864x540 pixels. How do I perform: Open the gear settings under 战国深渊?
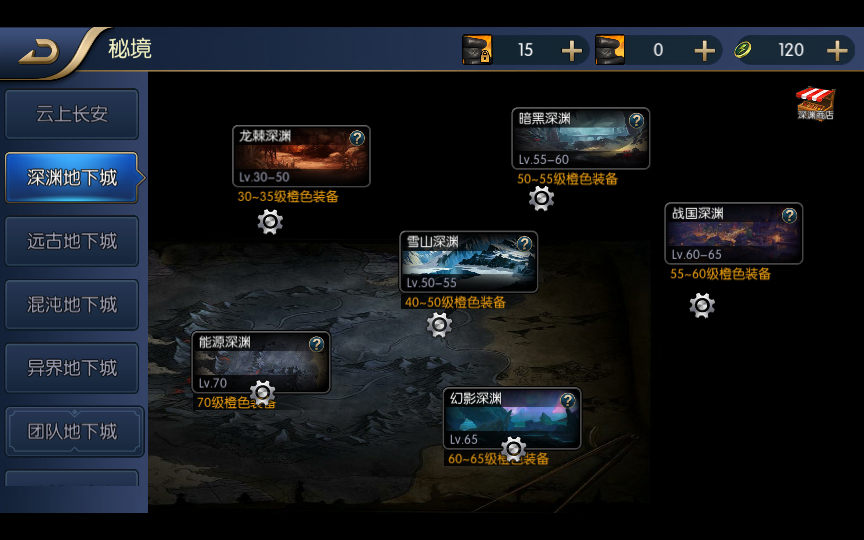click(702, 306)
